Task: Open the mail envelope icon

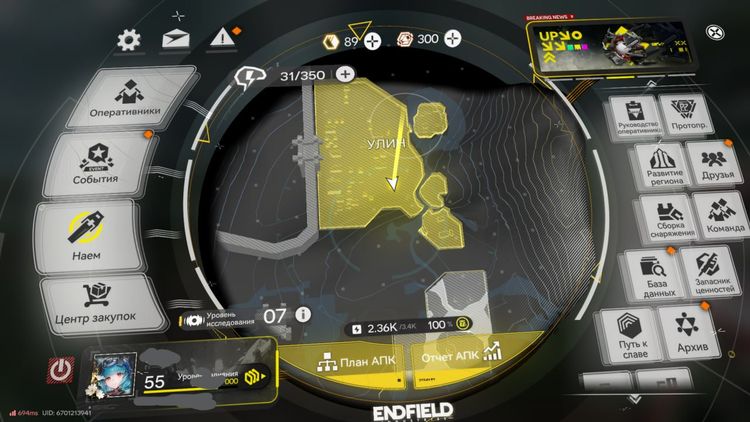Action: coord(176,40)
